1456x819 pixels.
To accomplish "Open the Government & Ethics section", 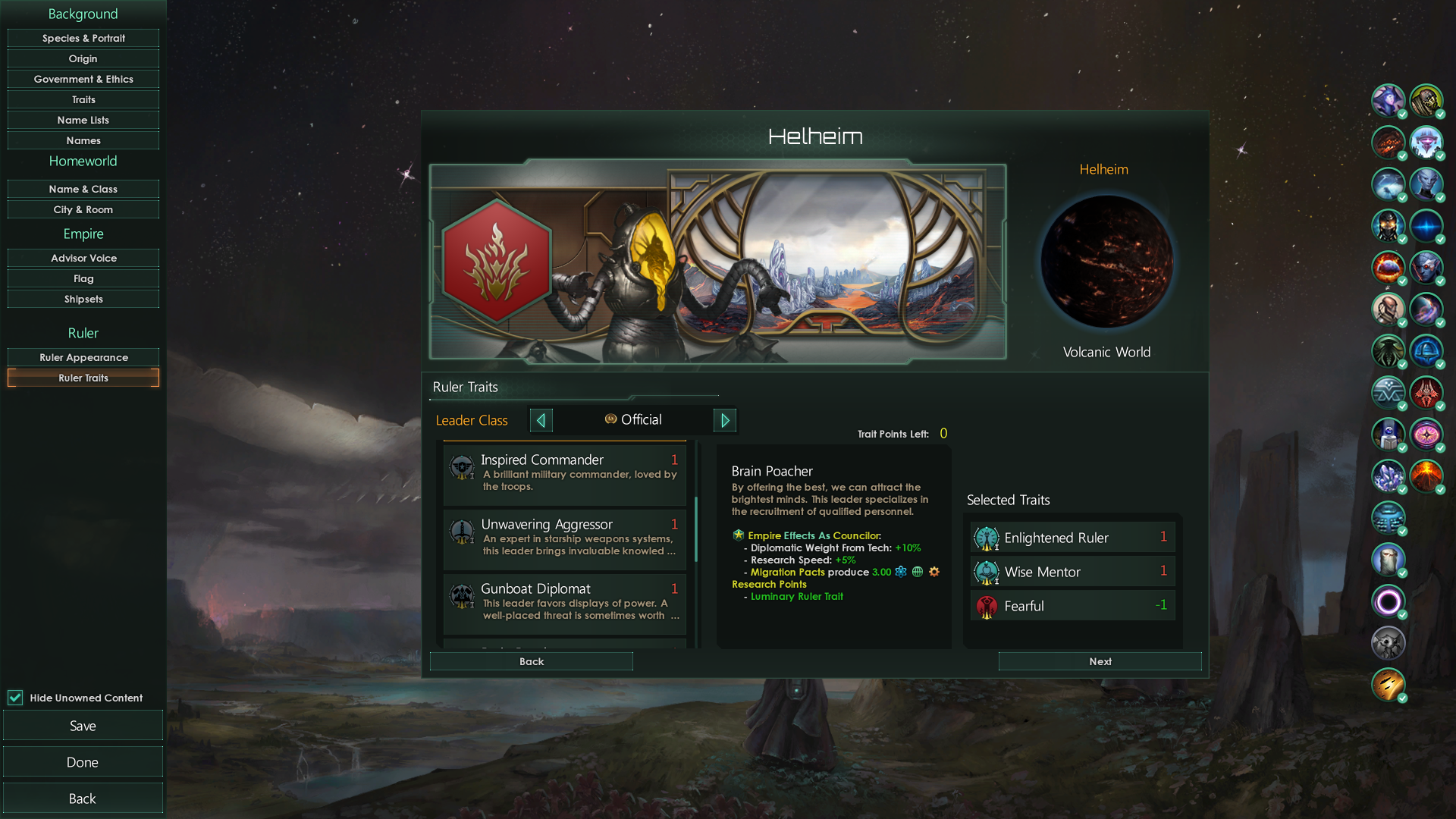I will point(83,79).
